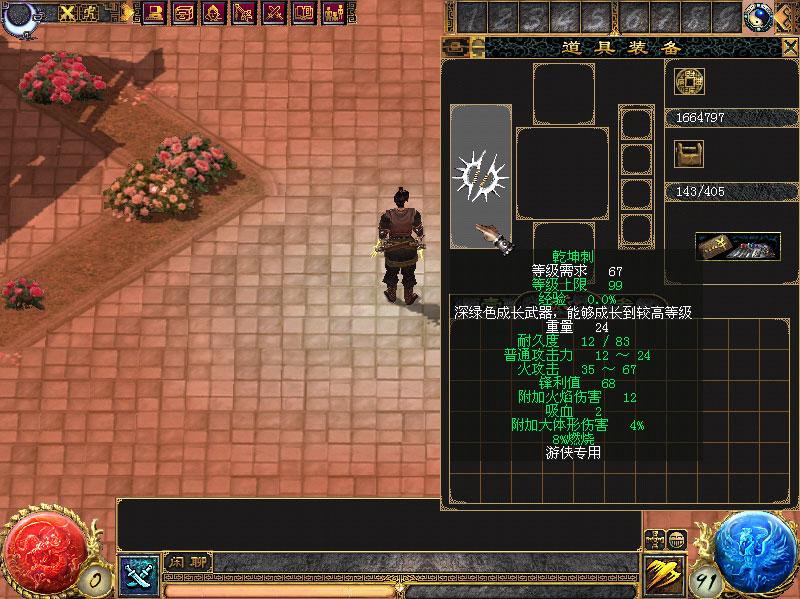Switch to the 闲聊 chat channel
Image resolution: width=800 pixels, height=599 pixels.
(x=188, y=562)
